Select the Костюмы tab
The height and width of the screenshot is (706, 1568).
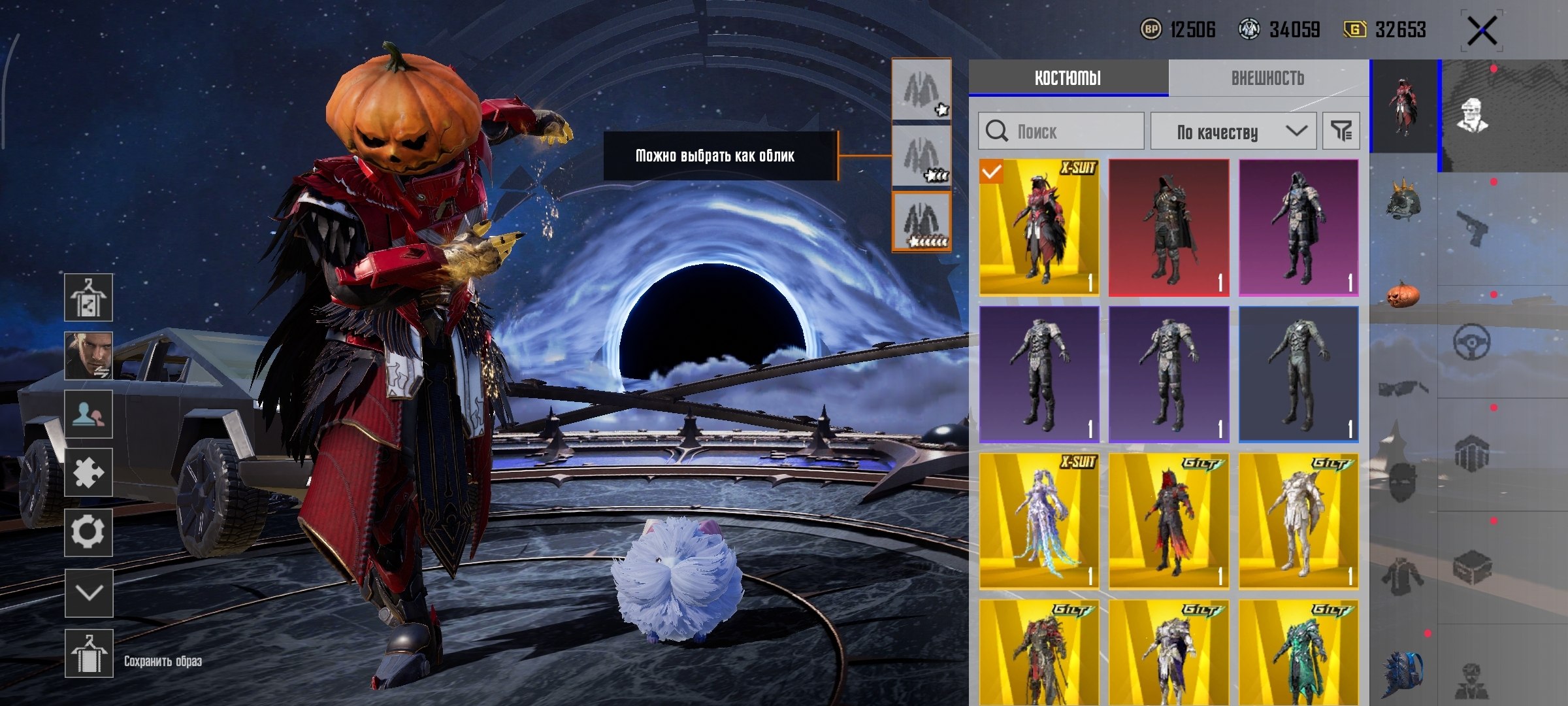(1068, 78)
